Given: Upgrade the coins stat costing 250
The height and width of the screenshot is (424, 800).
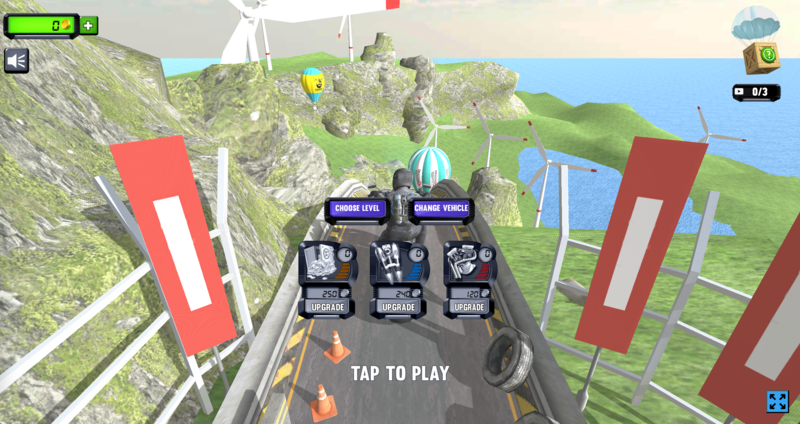Looking at the screenshot, I should pyautogui.click(x=327, y=307).
